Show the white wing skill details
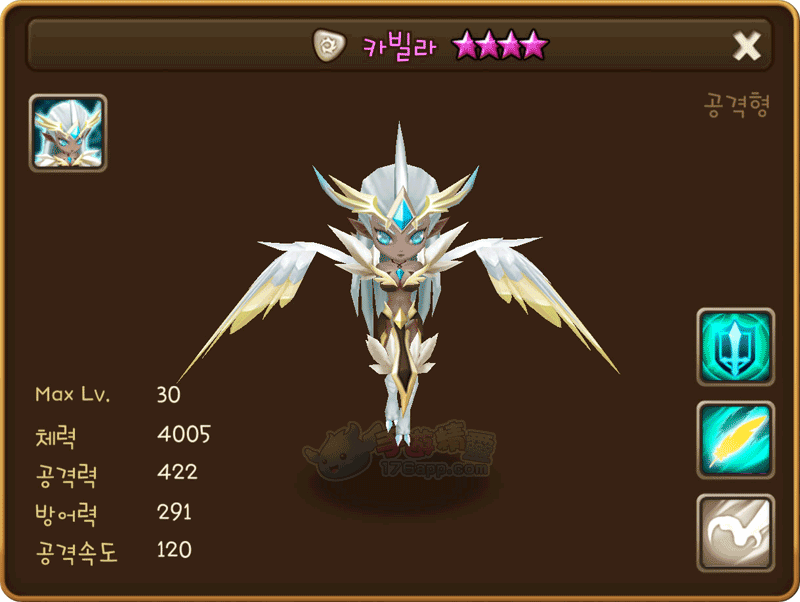800x602 pixels. 735,533
